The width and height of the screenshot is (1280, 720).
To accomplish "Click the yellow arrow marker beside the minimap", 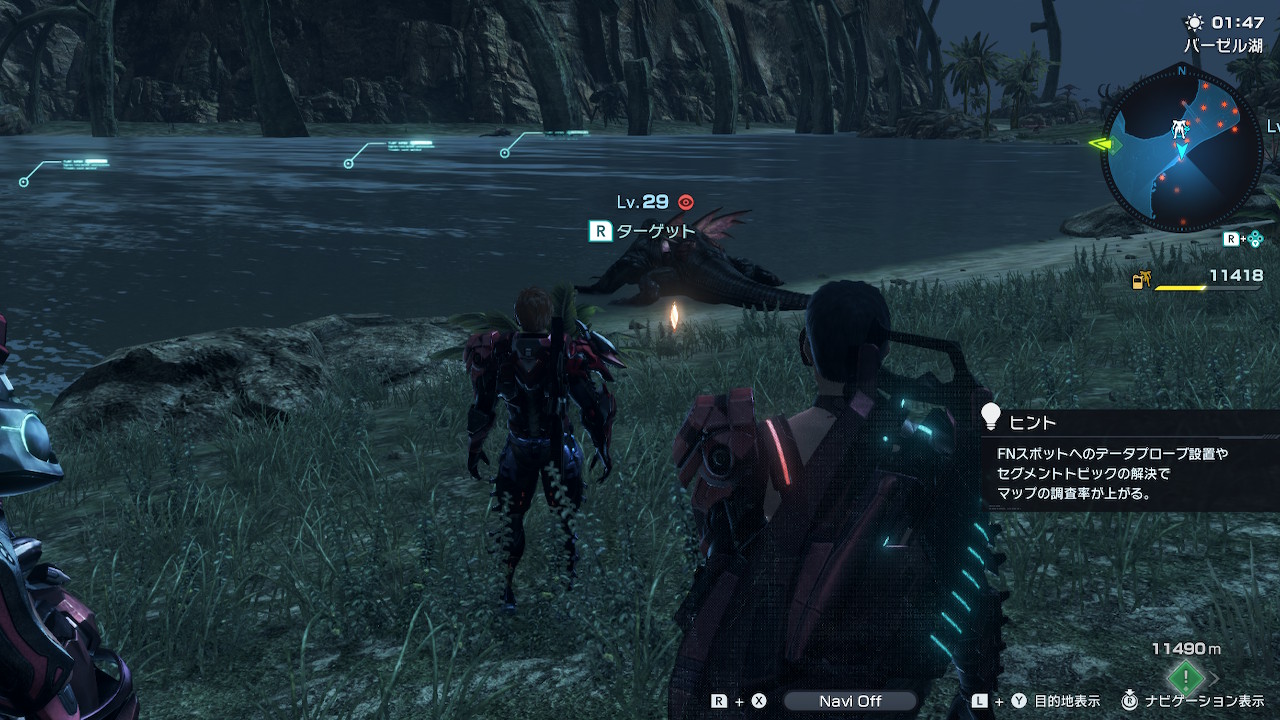I will tap(1104, 144).
